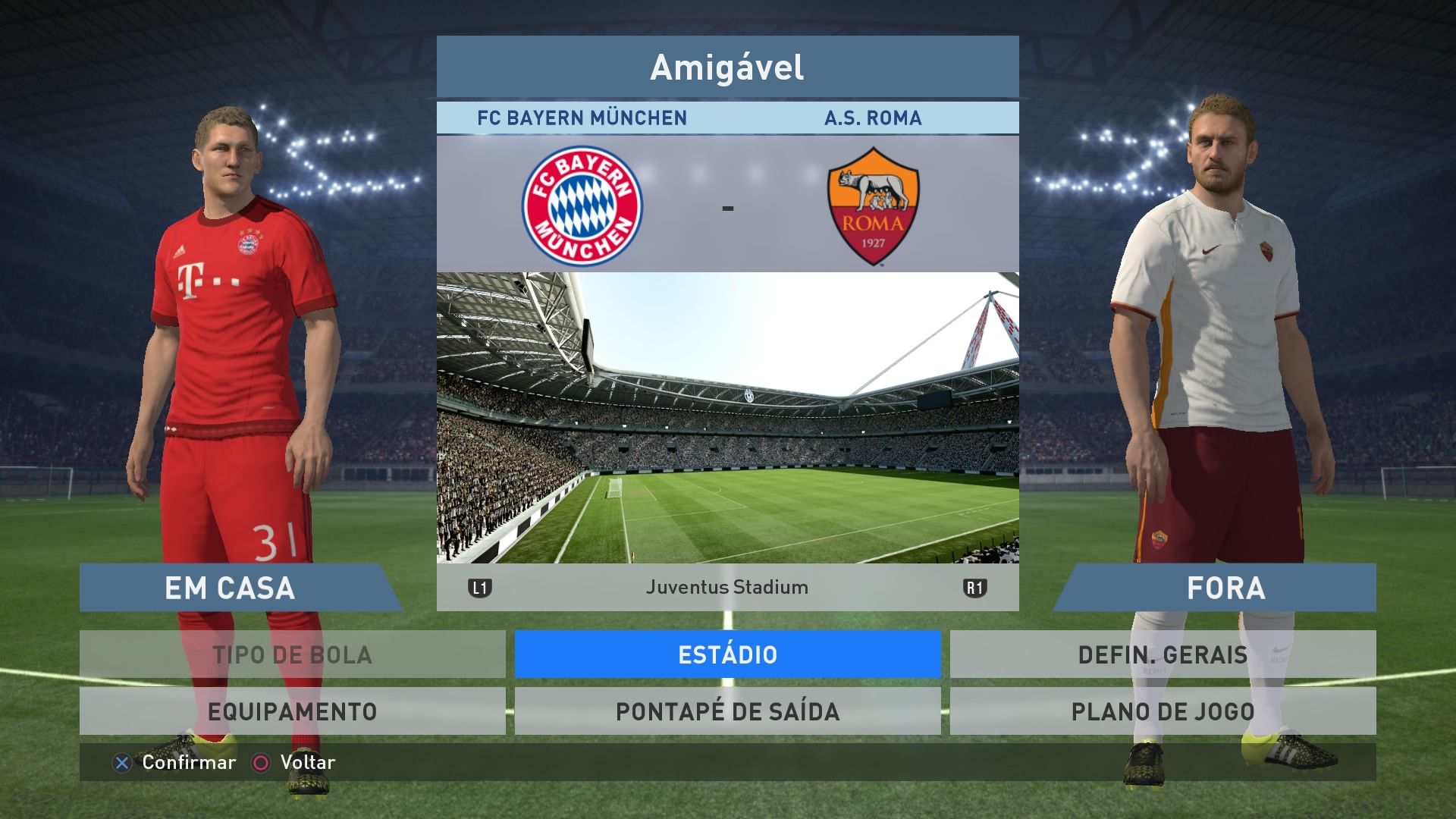
Task: Select the FC Bayern München crest
Action: click(x=582, y=206)
